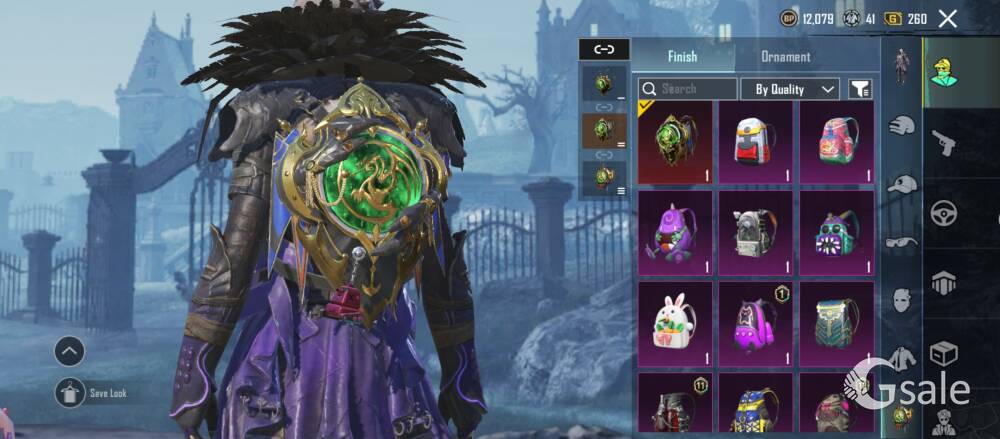Pick the pink and green backpack skin

(837, 143)
